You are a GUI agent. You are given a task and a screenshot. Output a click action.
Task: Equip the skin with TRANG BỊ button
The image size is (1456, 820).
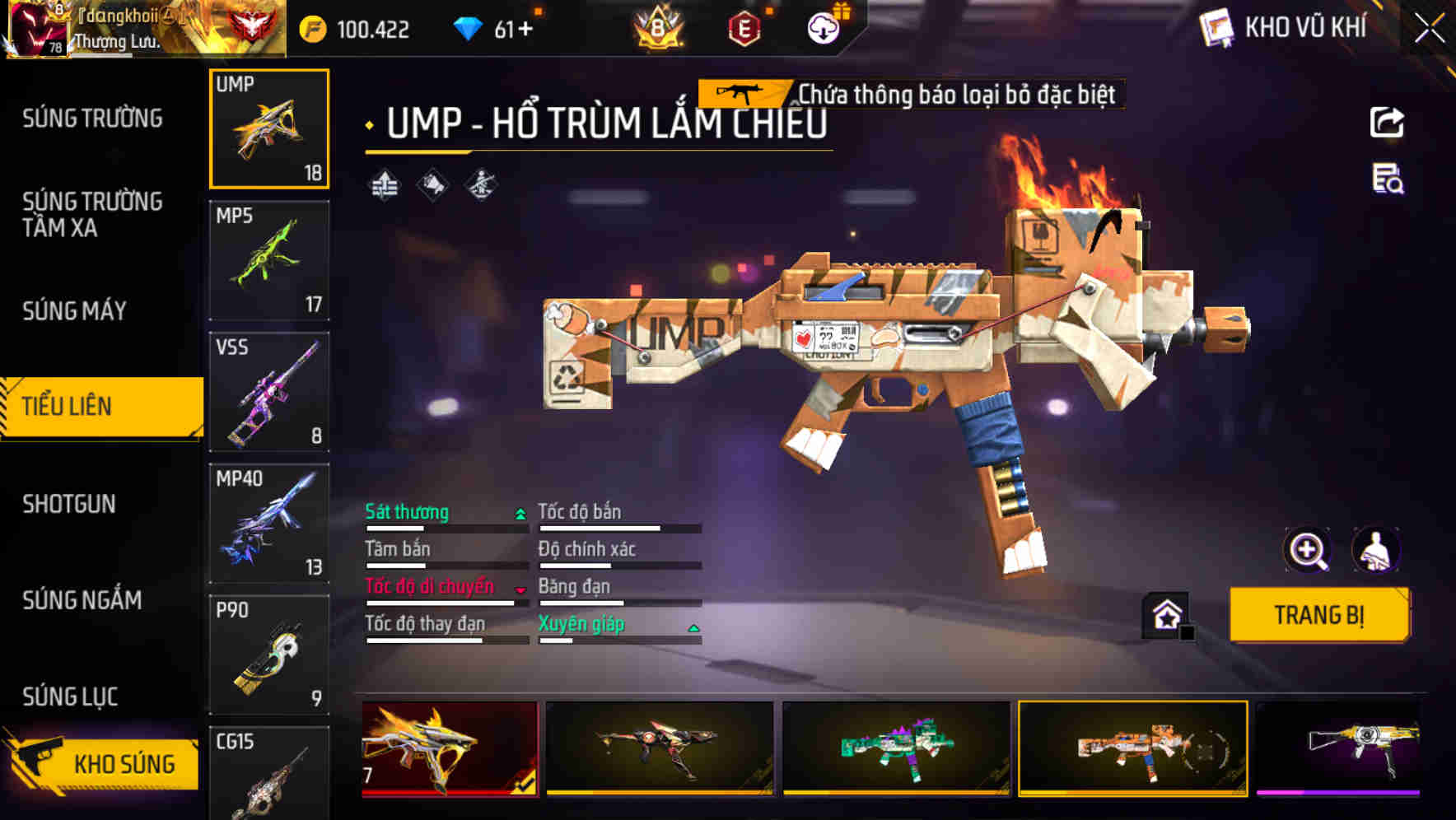(x=1318, y=615)
